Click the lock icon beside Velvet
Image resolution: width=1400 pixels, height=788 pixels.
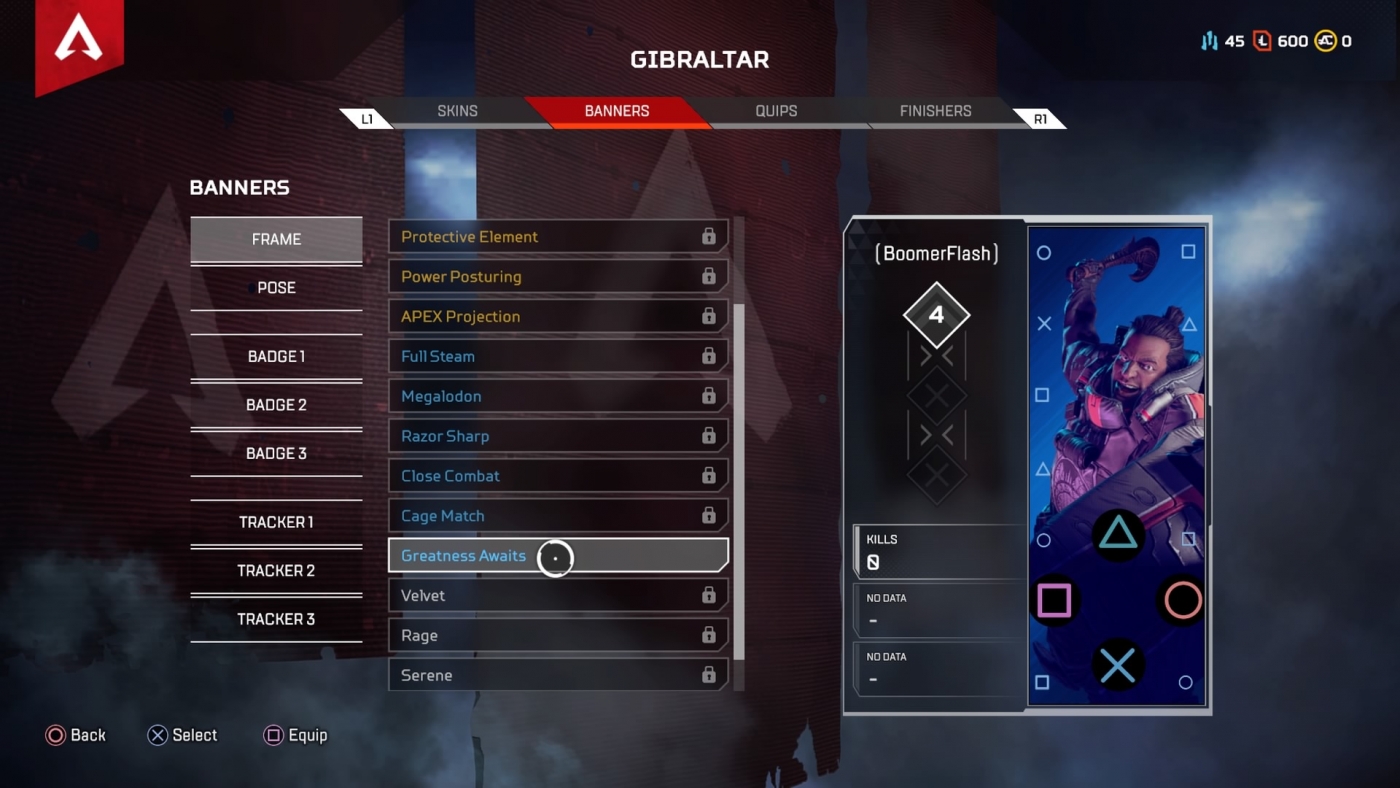[x=710, y=595]
